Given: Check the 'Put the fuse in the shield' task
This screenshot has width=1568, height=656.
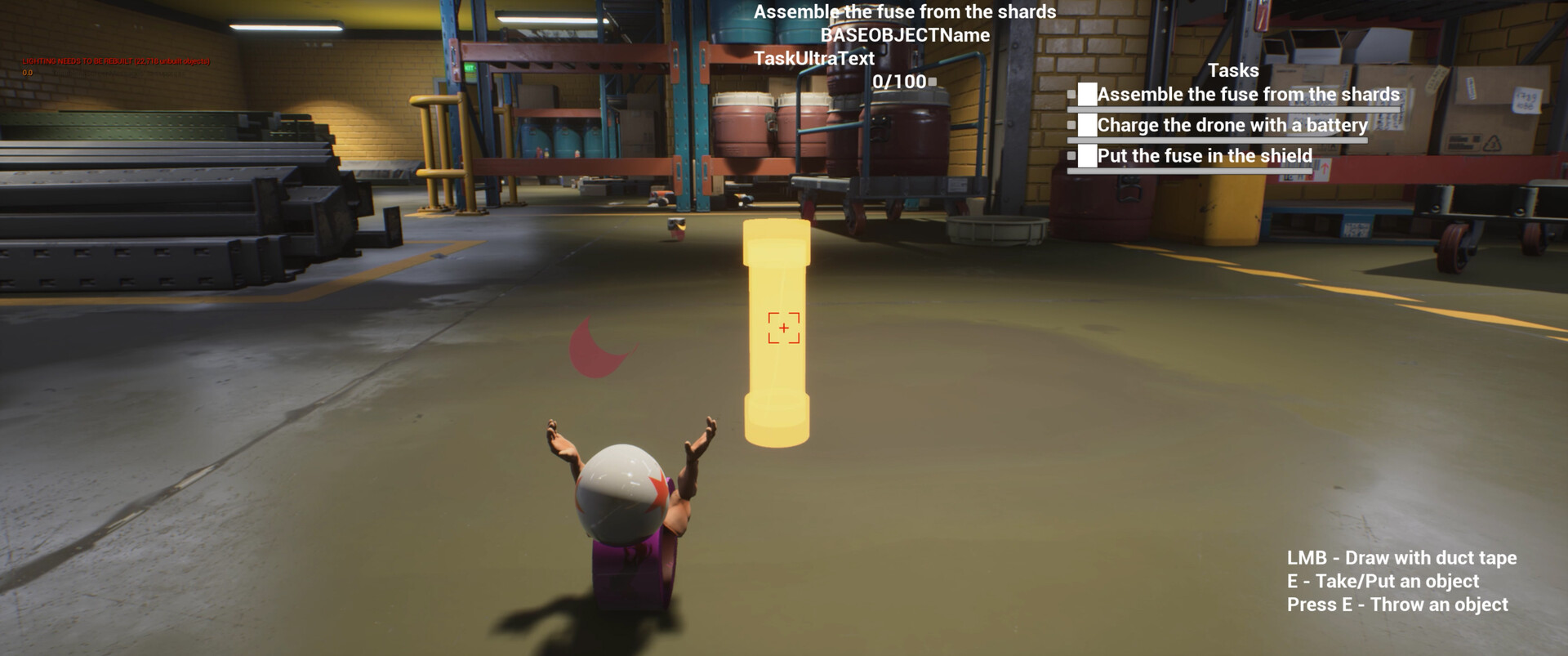Looking at the screenshot, I should pos(1087,155).
